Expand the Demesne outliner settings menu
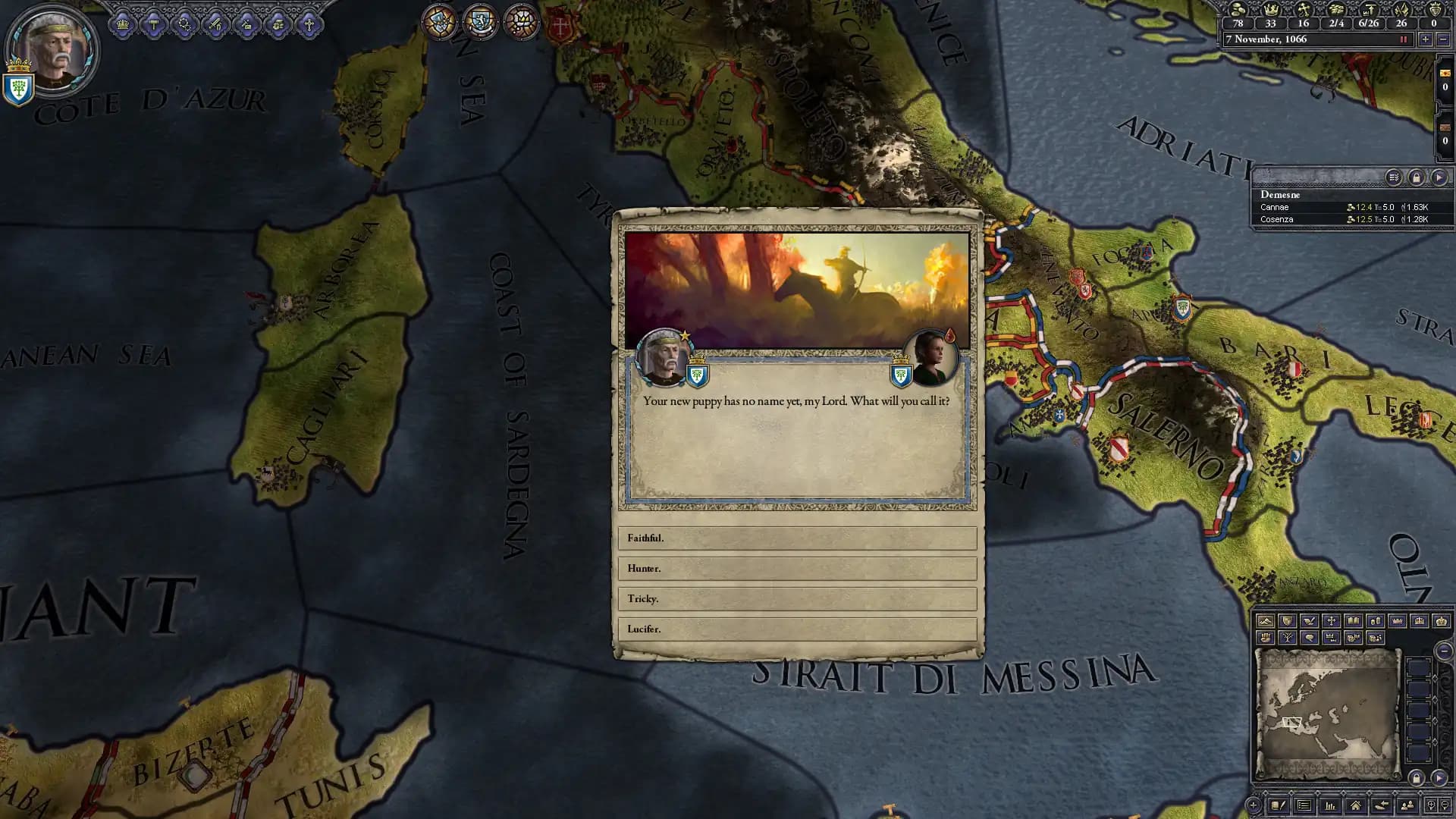1456x819 pixels. pos(1393,177)
